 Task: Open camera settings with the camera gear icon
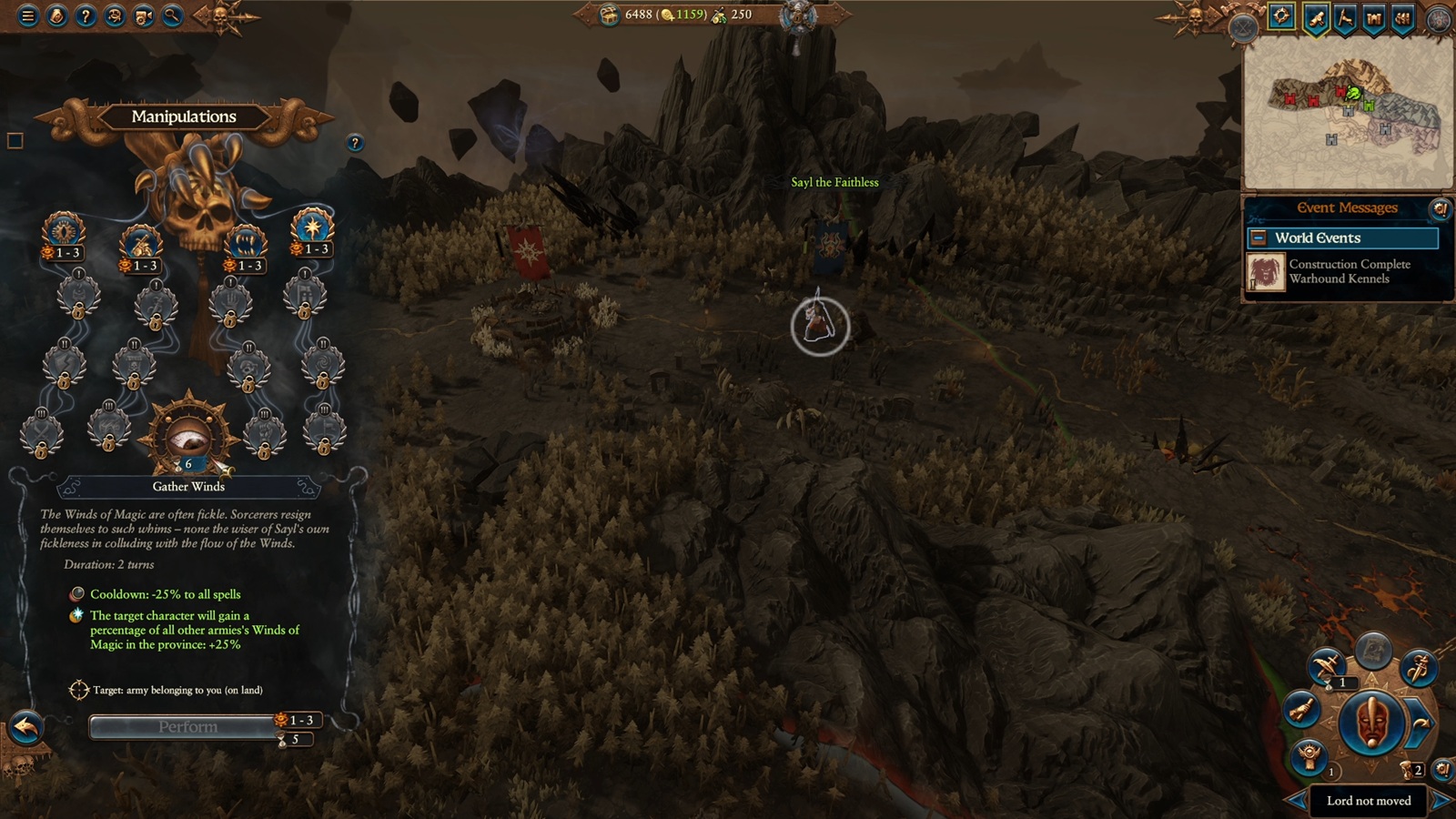pyautogui.click(x=144, y=15)
